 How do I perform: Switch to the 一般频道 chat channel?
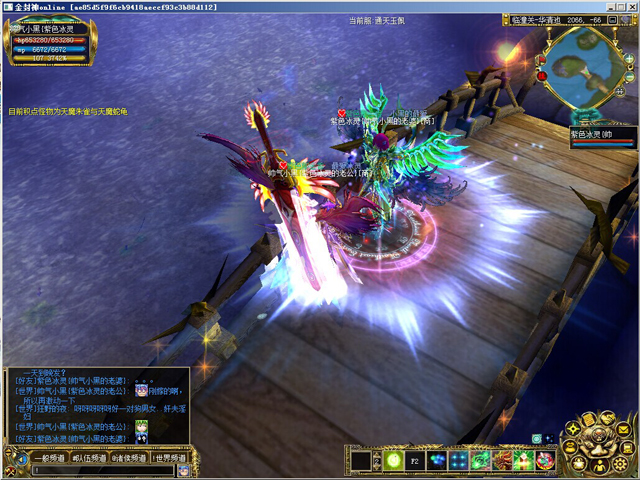pos(48,458)
